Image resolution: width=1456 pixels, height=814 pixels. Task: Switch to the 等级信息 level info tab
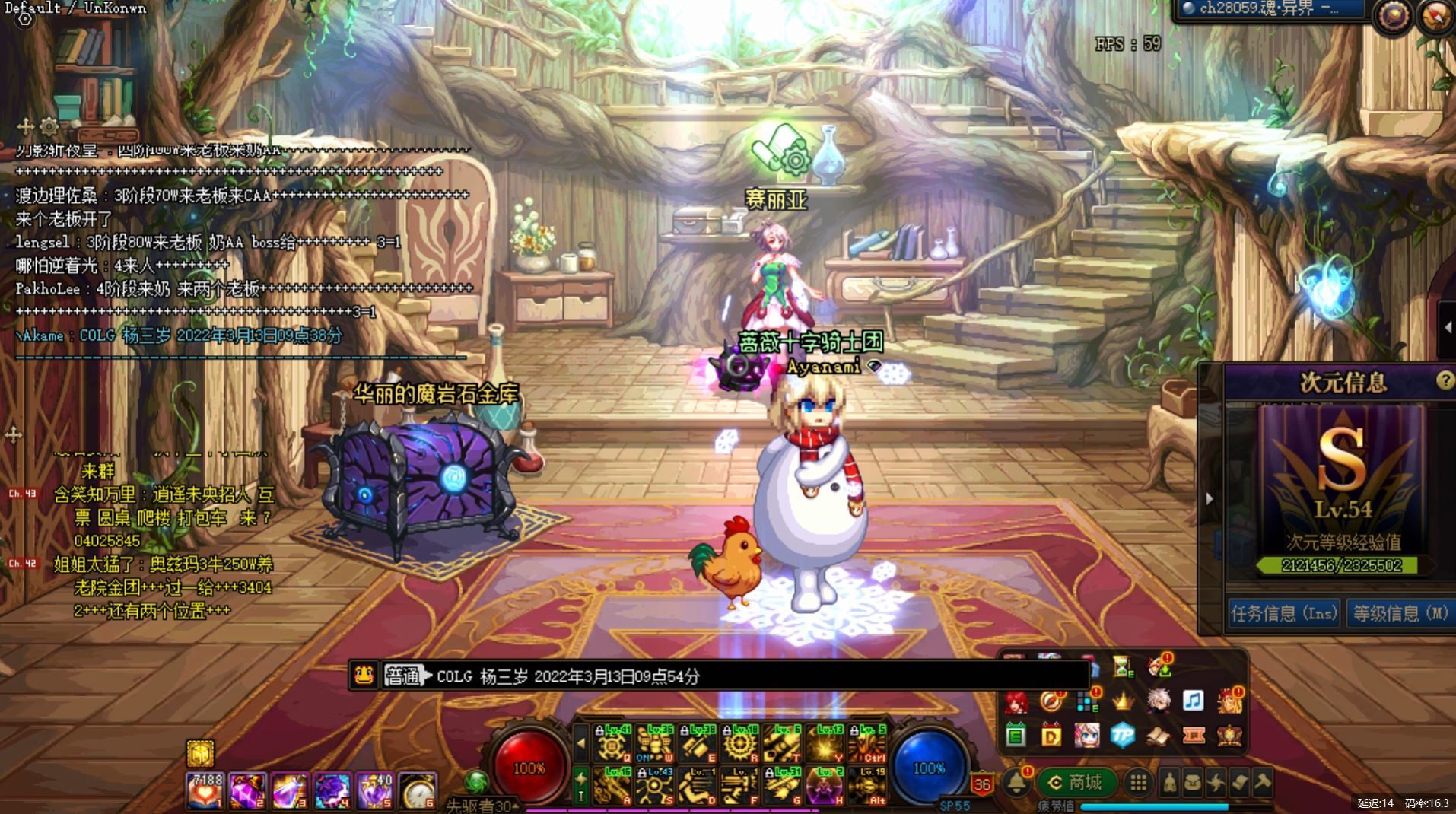pyautogui.click(x=1400, y=613)
